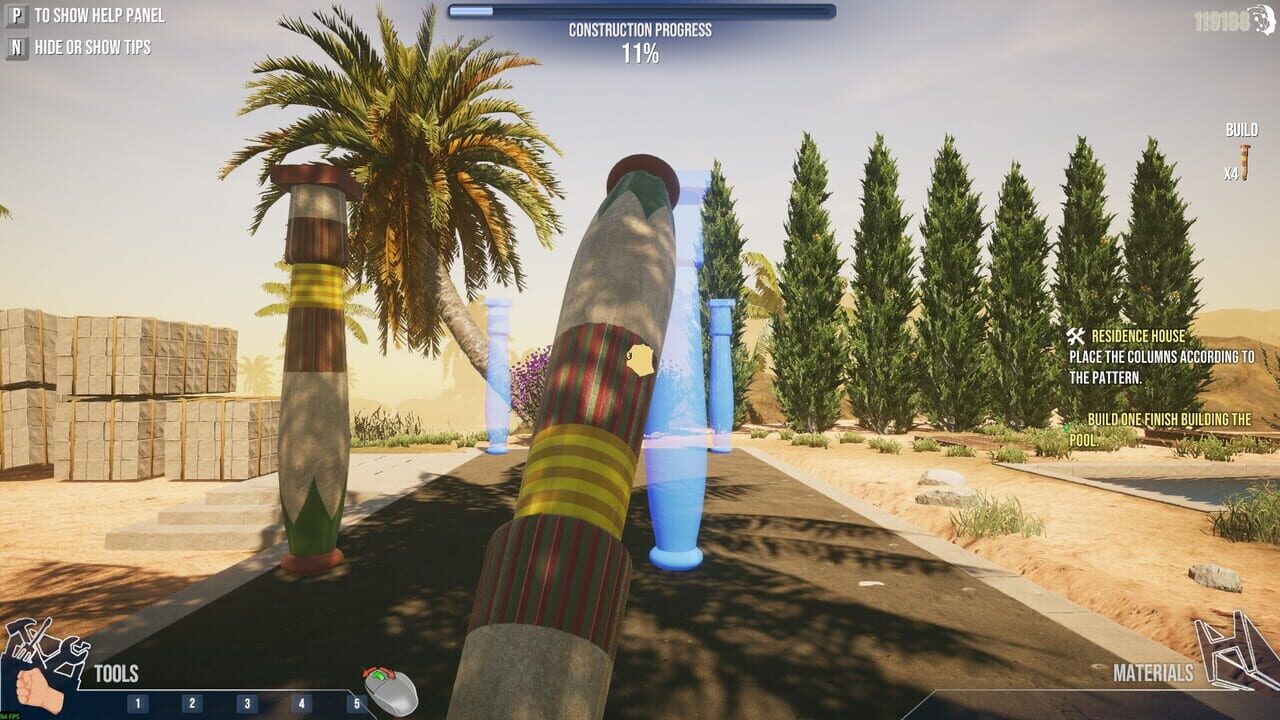Click the coin icon beside the money counter

click(x=1262, y=16)
